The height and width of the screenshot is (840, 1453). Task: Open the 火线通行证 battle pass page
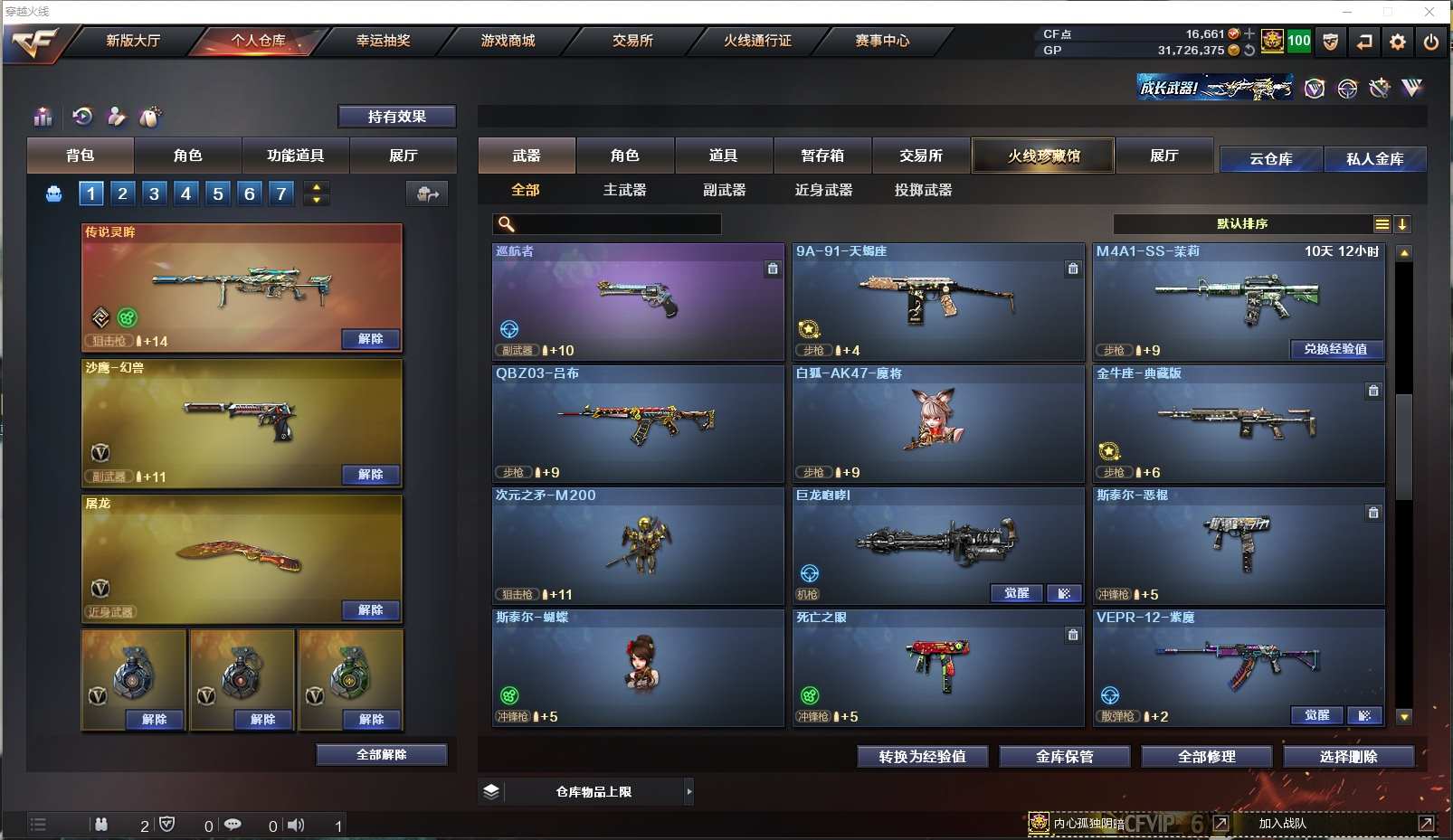(x=757, y=41)
